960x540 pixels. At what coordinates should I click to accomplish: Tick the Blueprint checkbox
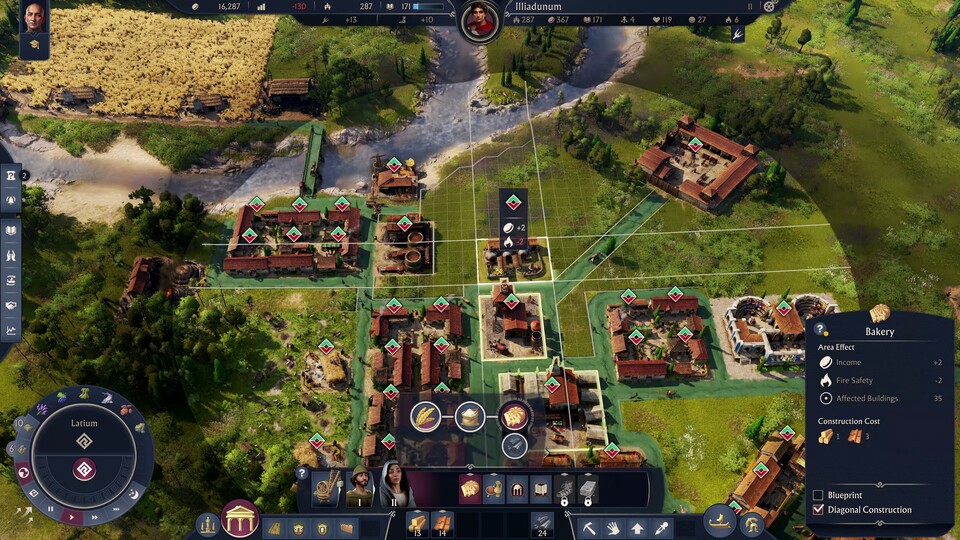(x=818, y=495)
